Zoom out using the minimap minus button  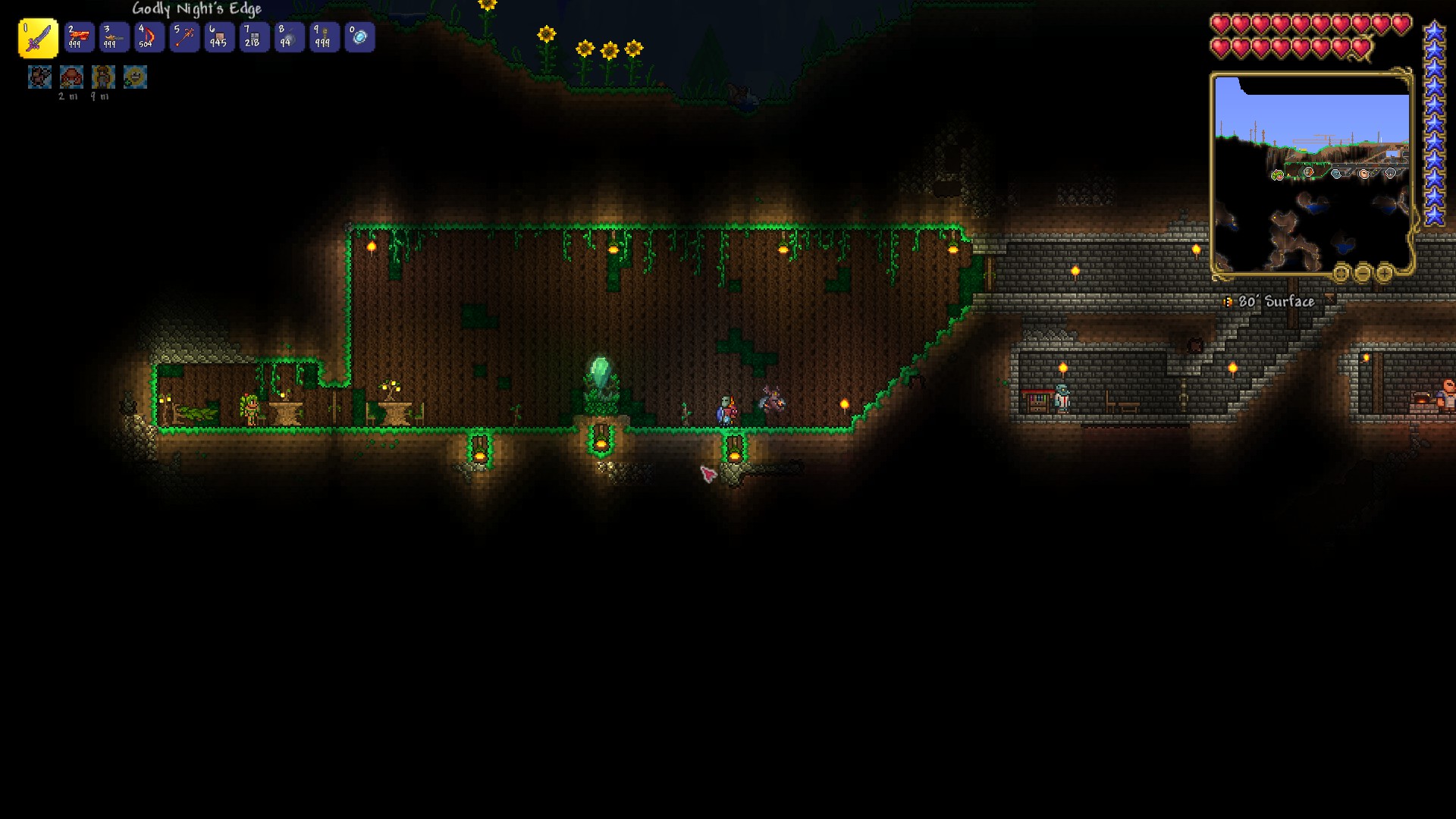(1363, 274)
